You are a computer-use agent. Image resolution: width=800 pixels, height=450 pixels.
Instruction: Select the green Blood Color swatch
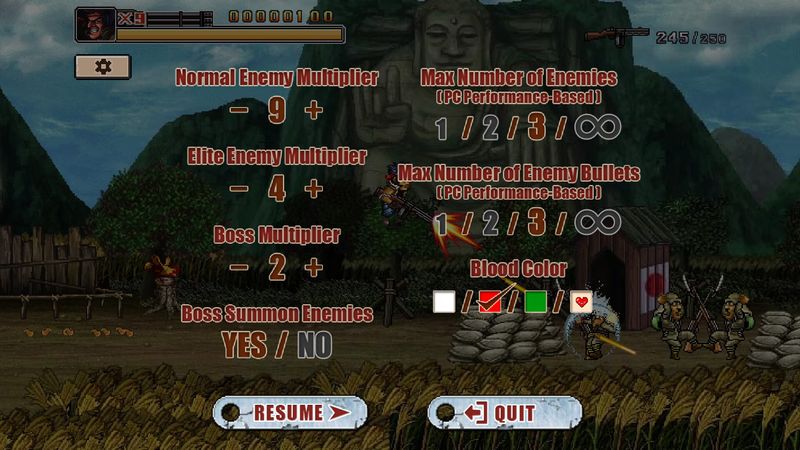535,301
